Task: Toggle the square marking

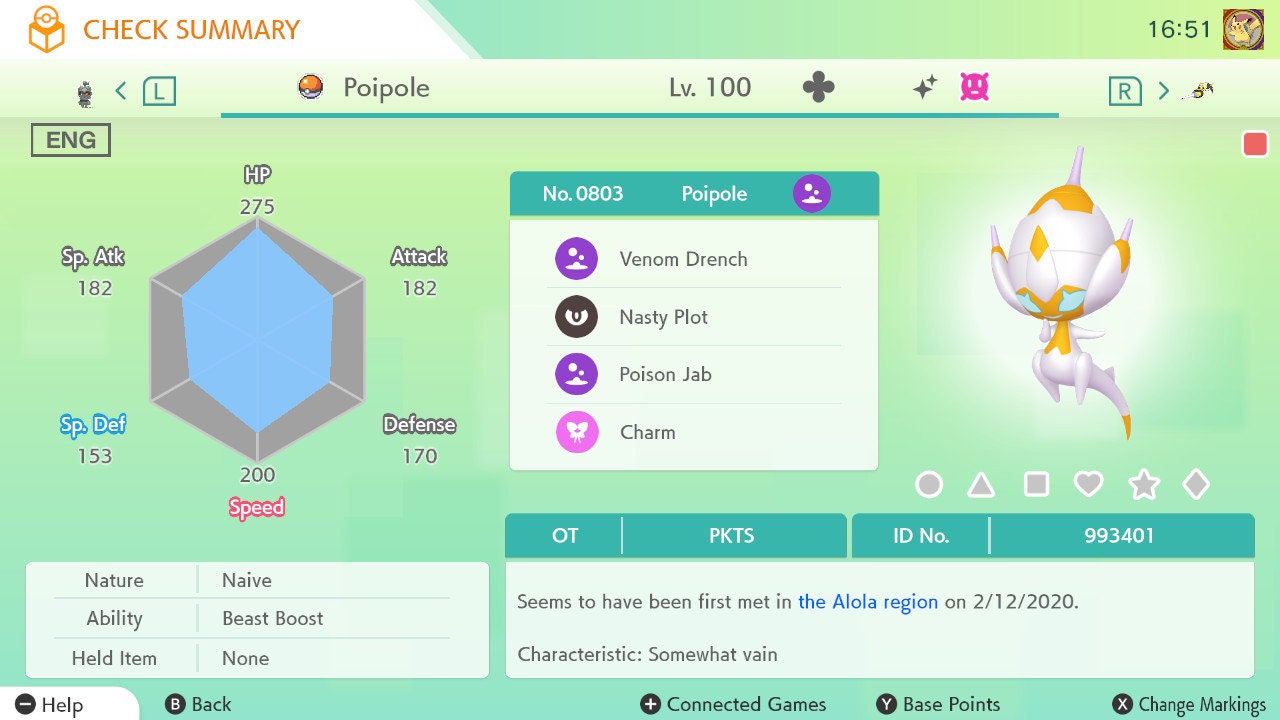Action: point(1036,485)
